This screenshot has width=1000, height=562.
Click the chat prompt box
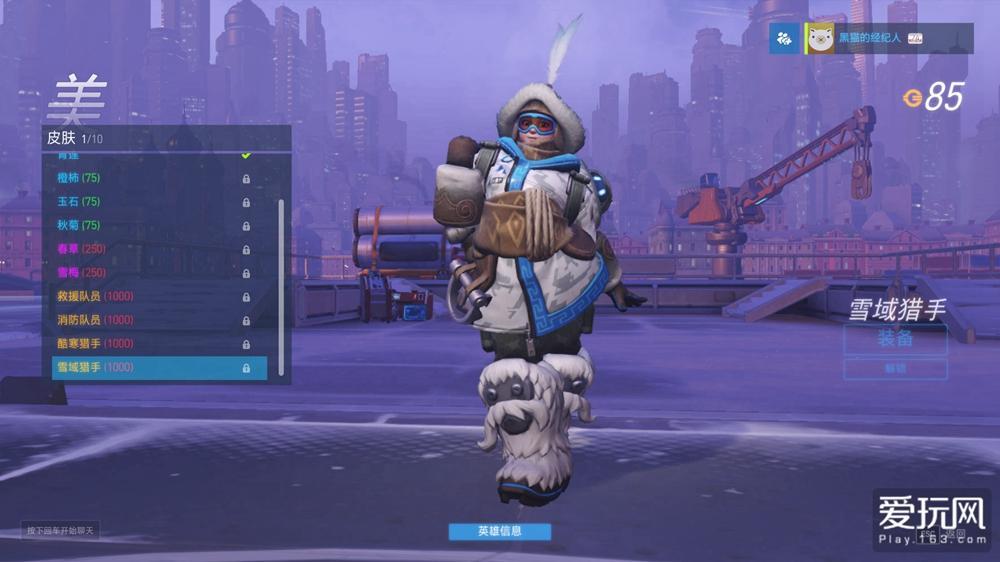61,531
